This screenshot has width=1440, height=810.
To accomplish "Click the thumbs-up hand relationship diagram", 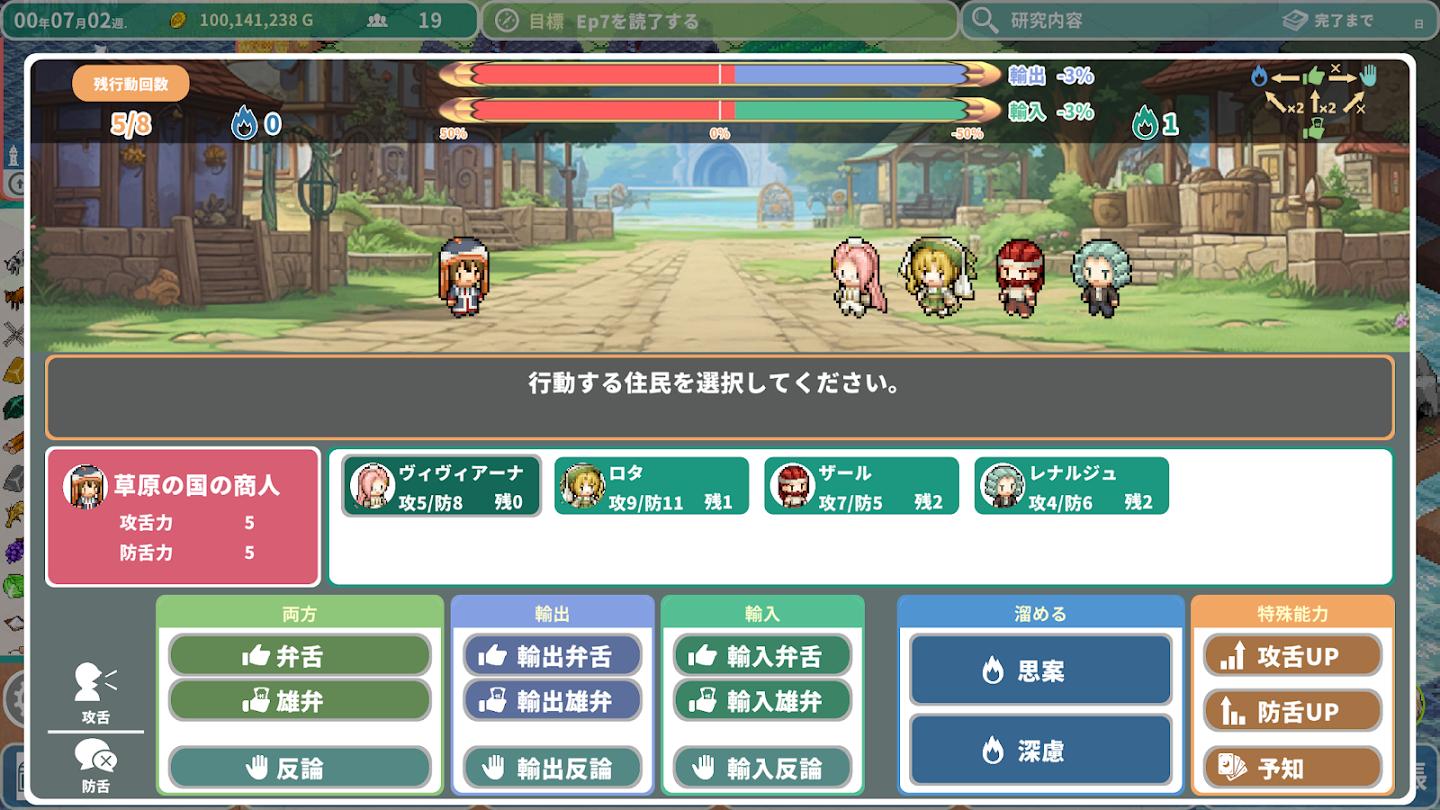I will [1313, 73].
